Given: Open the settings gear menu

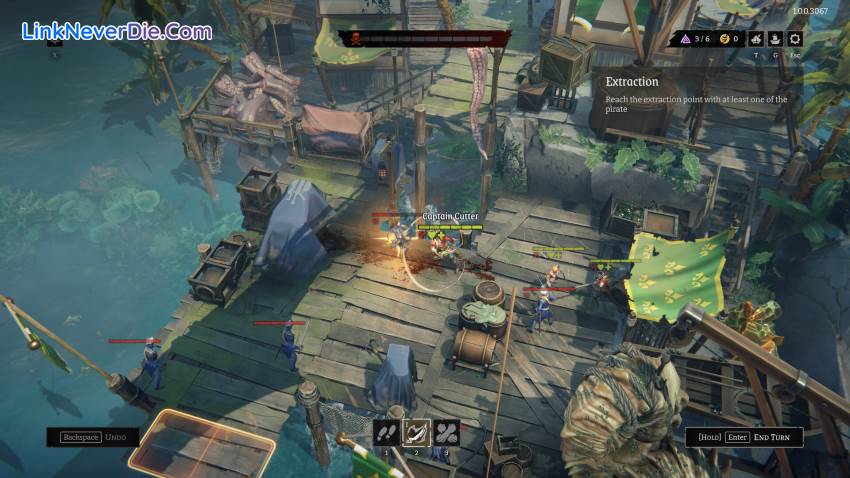Looking at the screenshot, I should pyautogui.click(x=795, y=39).
